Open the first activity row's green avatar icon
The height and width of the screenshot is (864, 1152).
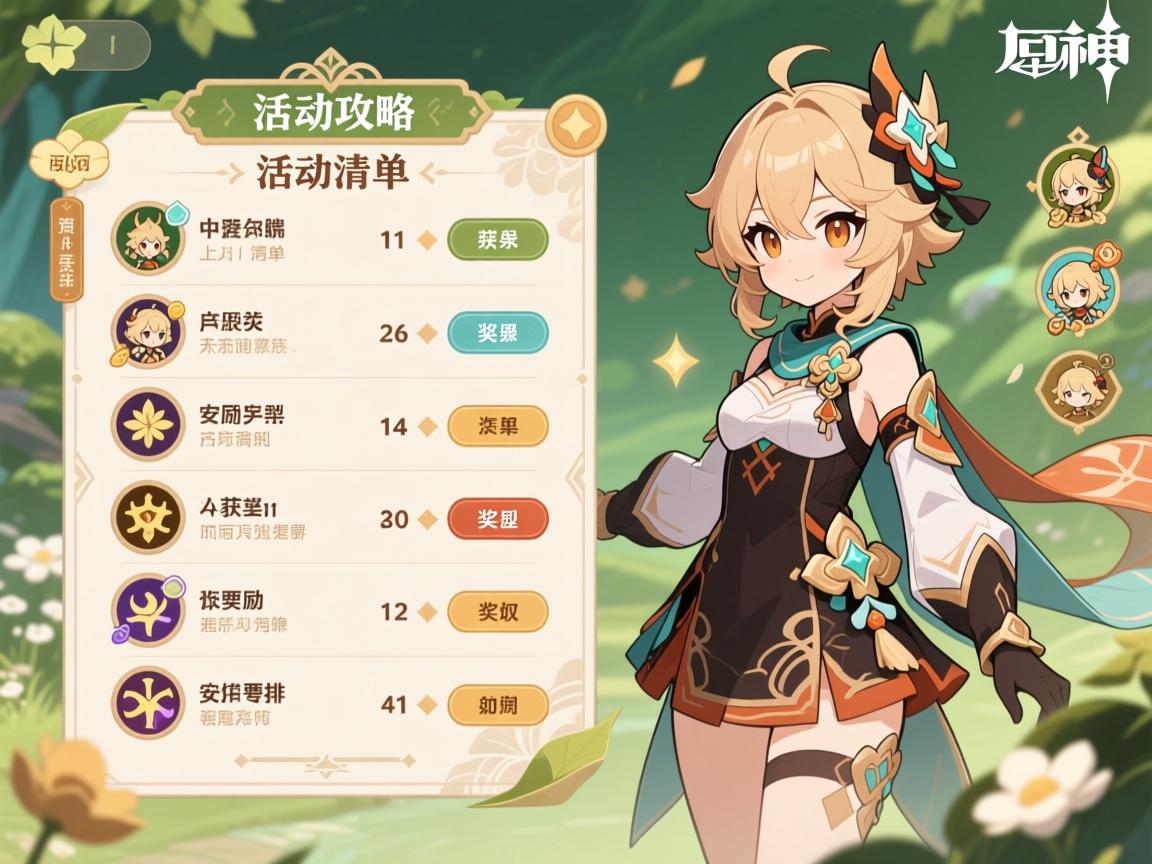[x=147, y=238]
